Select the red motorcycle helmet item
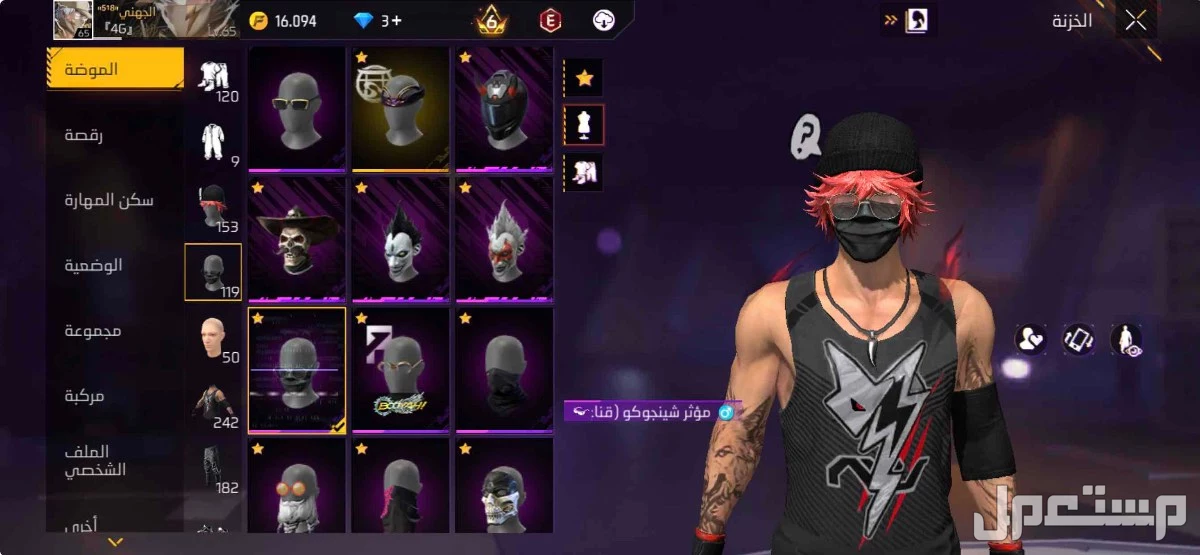This screenshot has width=1200, height=555. coord(504,108)
